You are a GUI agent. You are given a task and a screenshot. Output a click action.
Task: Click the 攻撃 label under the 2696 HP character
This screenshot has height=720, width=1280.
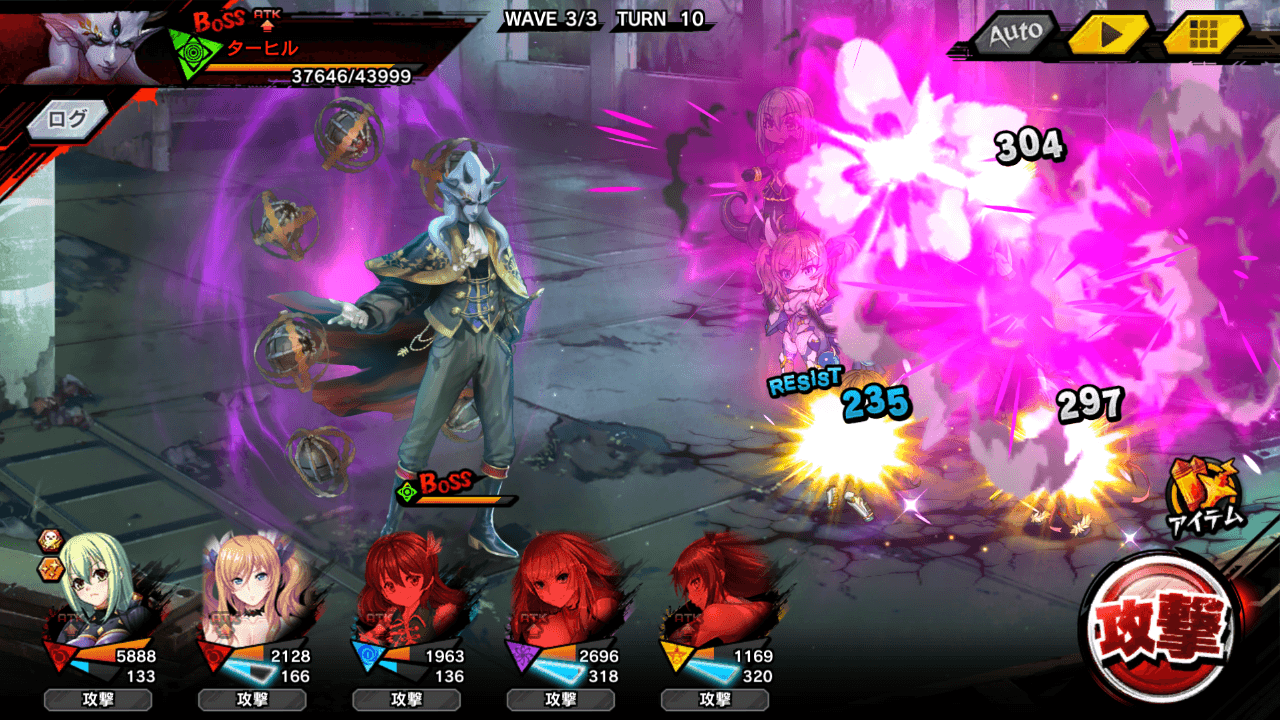560,699
